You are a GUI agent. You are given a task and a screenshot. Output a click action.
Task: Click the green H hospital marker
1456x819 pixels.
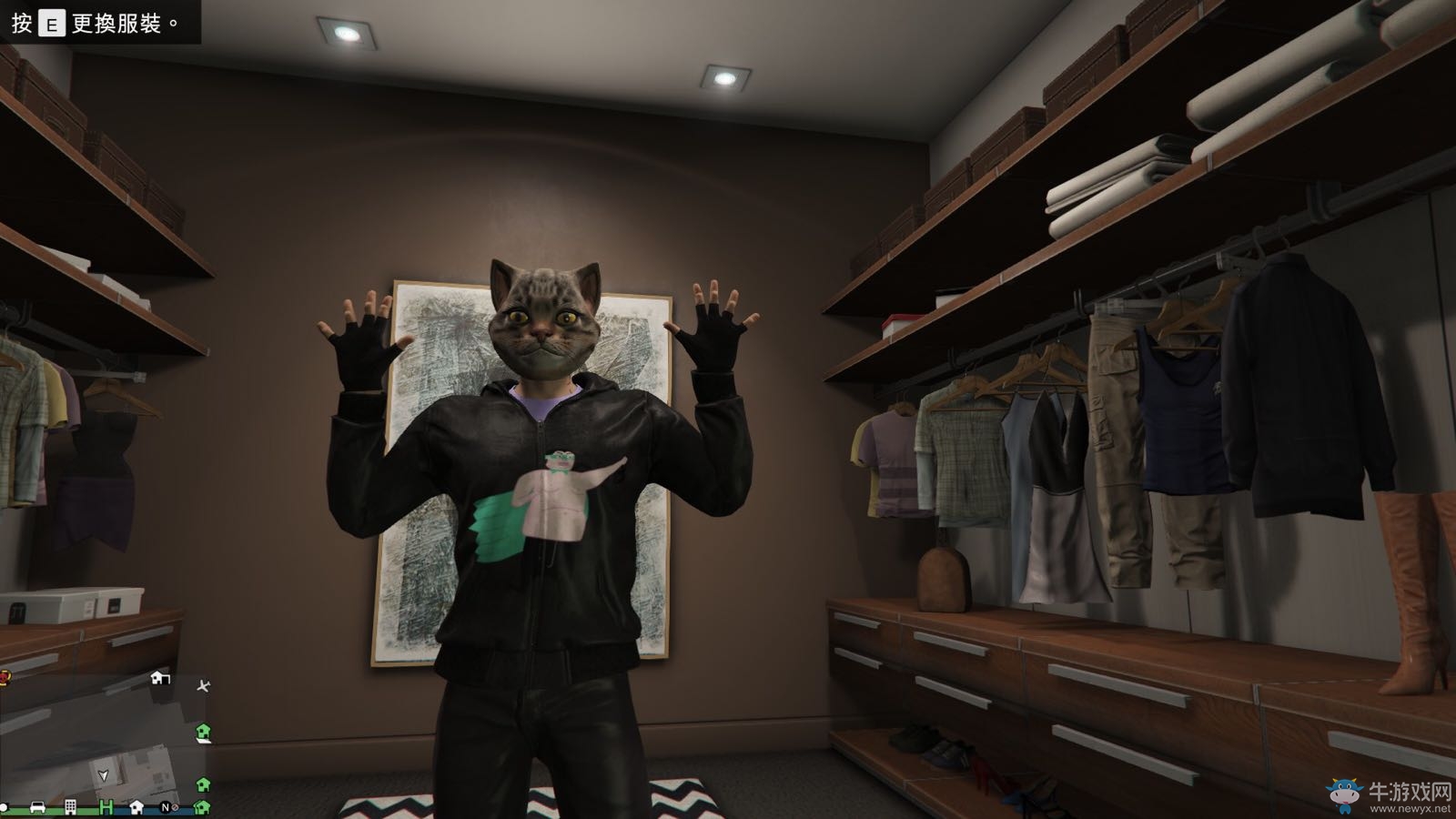click(106, 807)
